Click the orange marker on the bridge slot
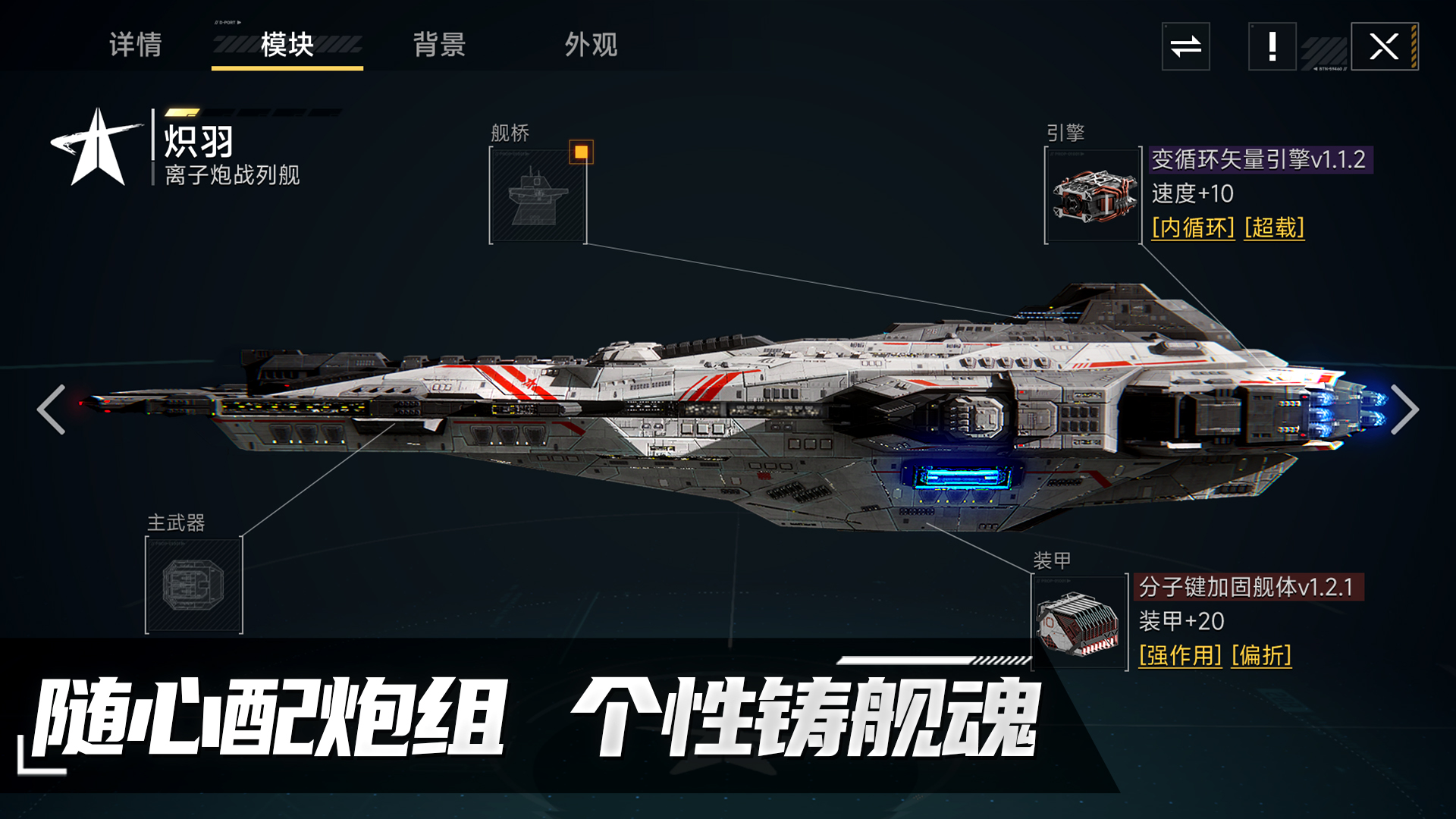The image size is (1456, 819). pos(580,153)
